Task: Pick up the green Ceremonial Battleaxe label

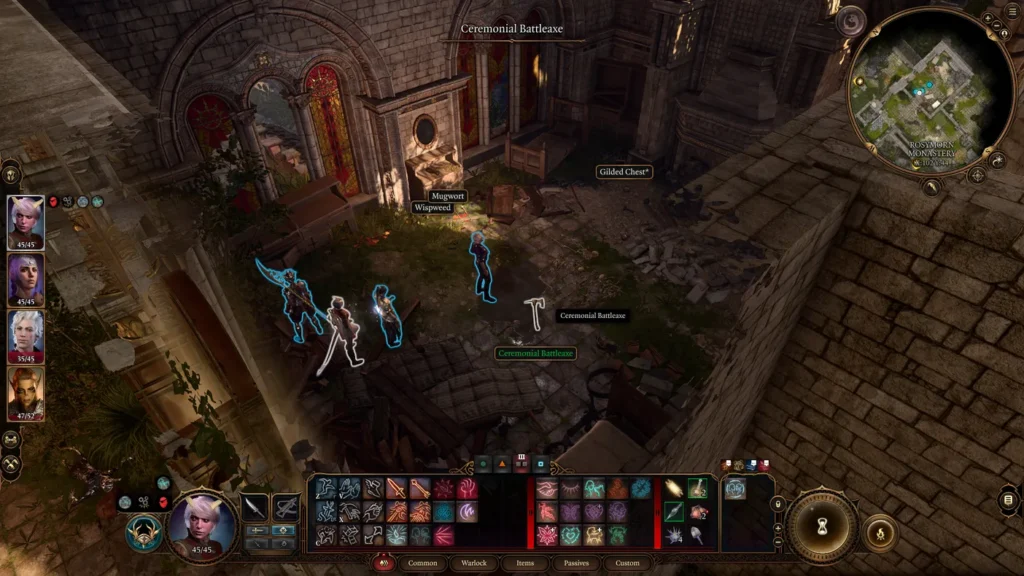Action: [536, 353]
